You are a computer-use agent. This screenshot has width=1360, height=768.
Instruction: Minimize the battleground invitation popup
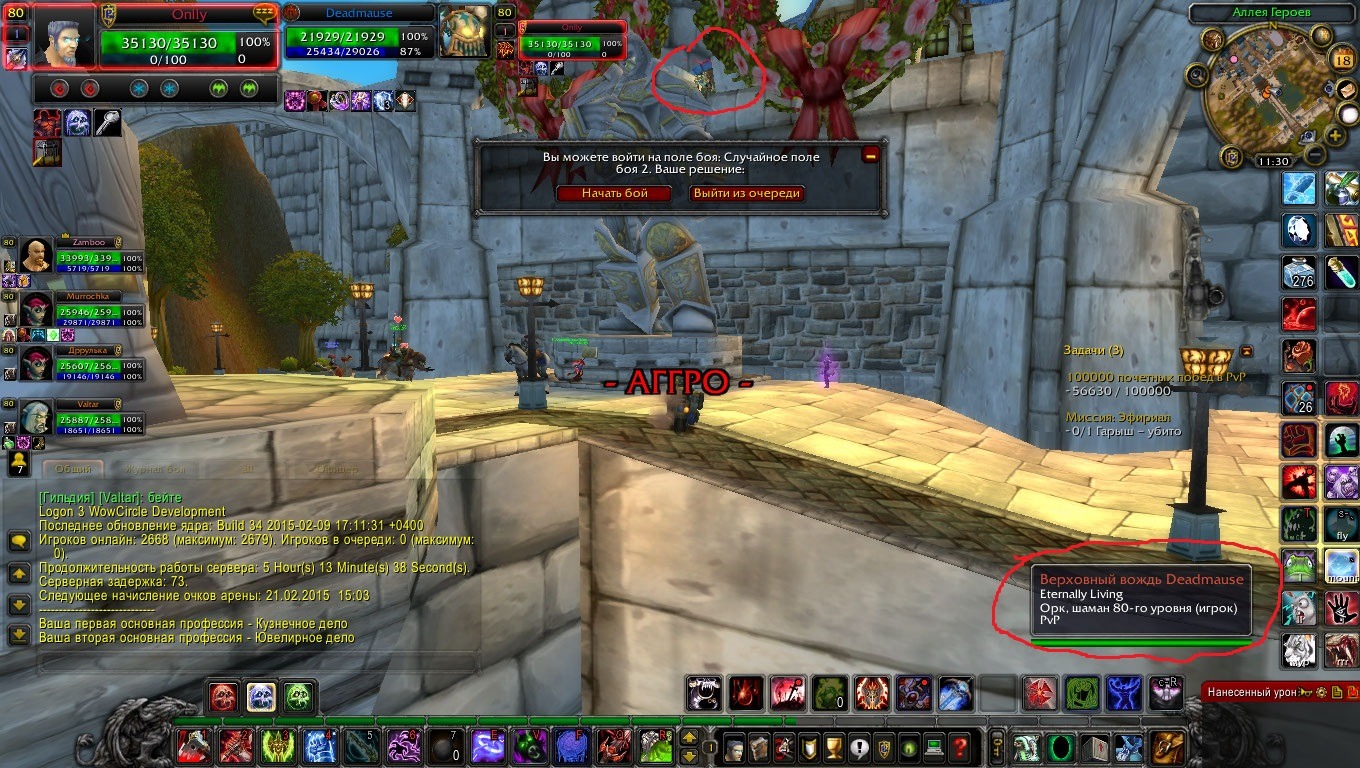click(870, 155)
